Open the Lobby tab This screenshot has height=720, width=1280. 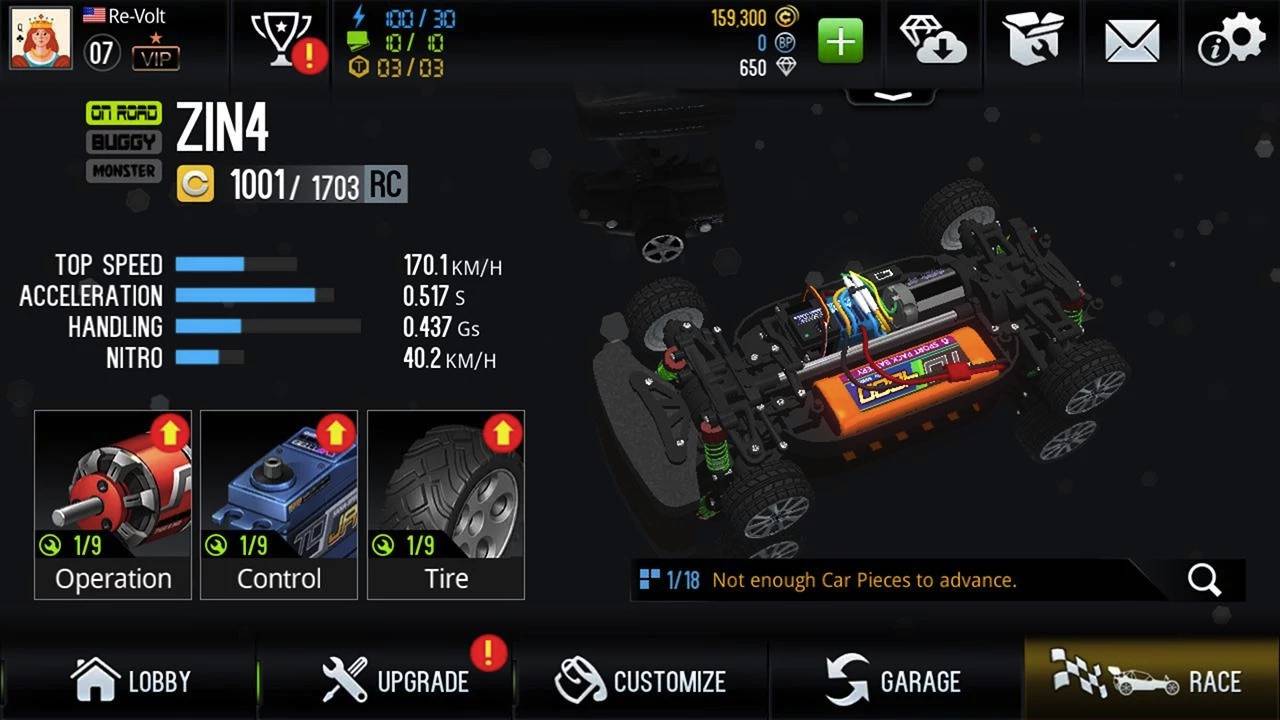coord(130,681)
